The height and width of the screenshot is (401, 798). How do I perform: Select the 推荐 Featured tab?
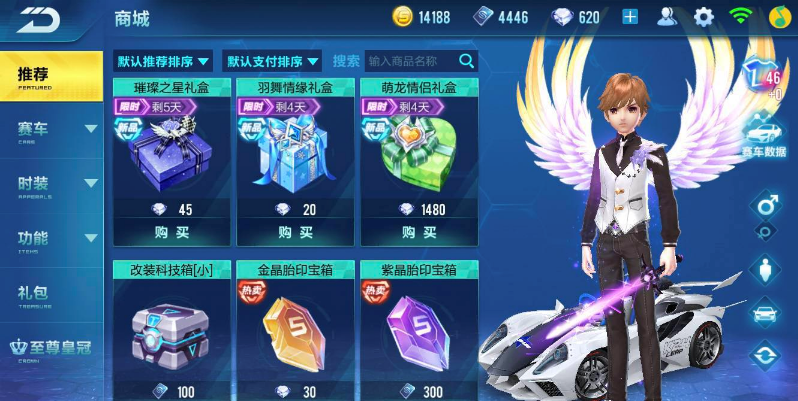tap(50, 76)
